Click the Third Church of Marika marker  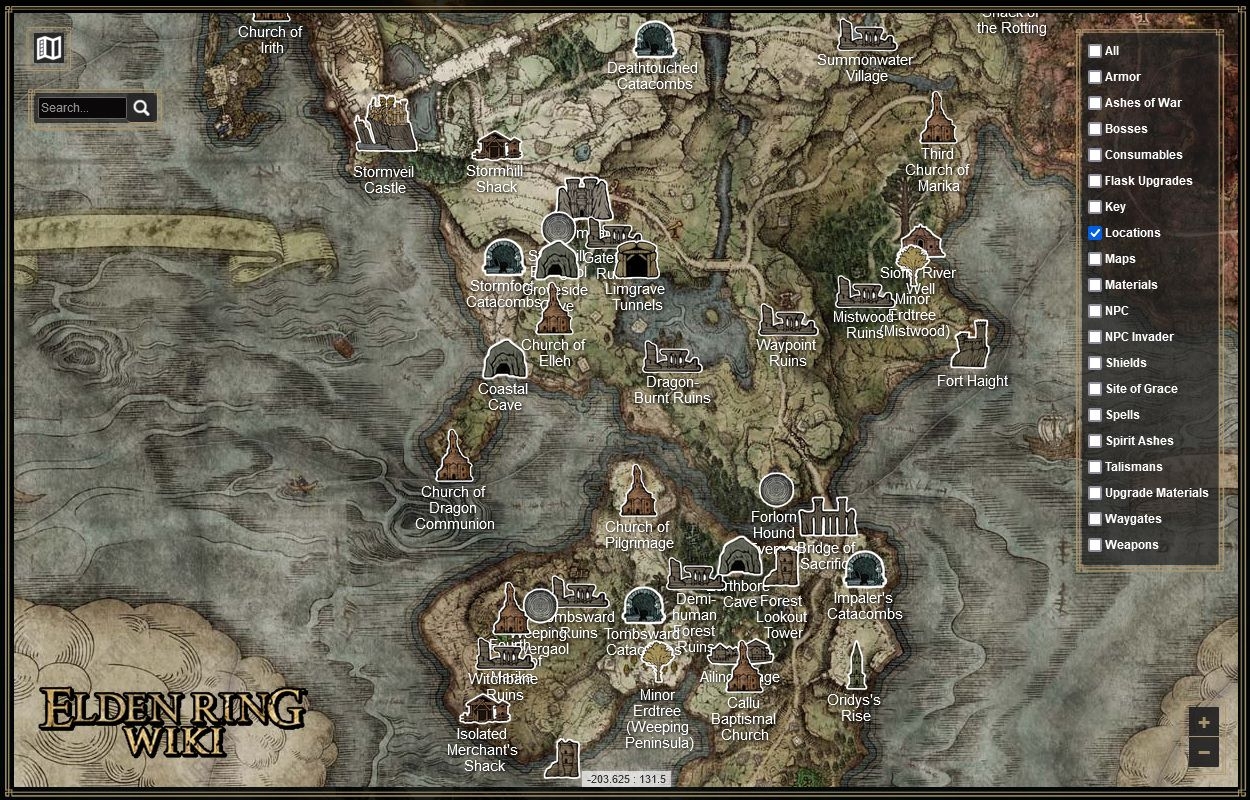pyautogui.click(x=937, y=120)
